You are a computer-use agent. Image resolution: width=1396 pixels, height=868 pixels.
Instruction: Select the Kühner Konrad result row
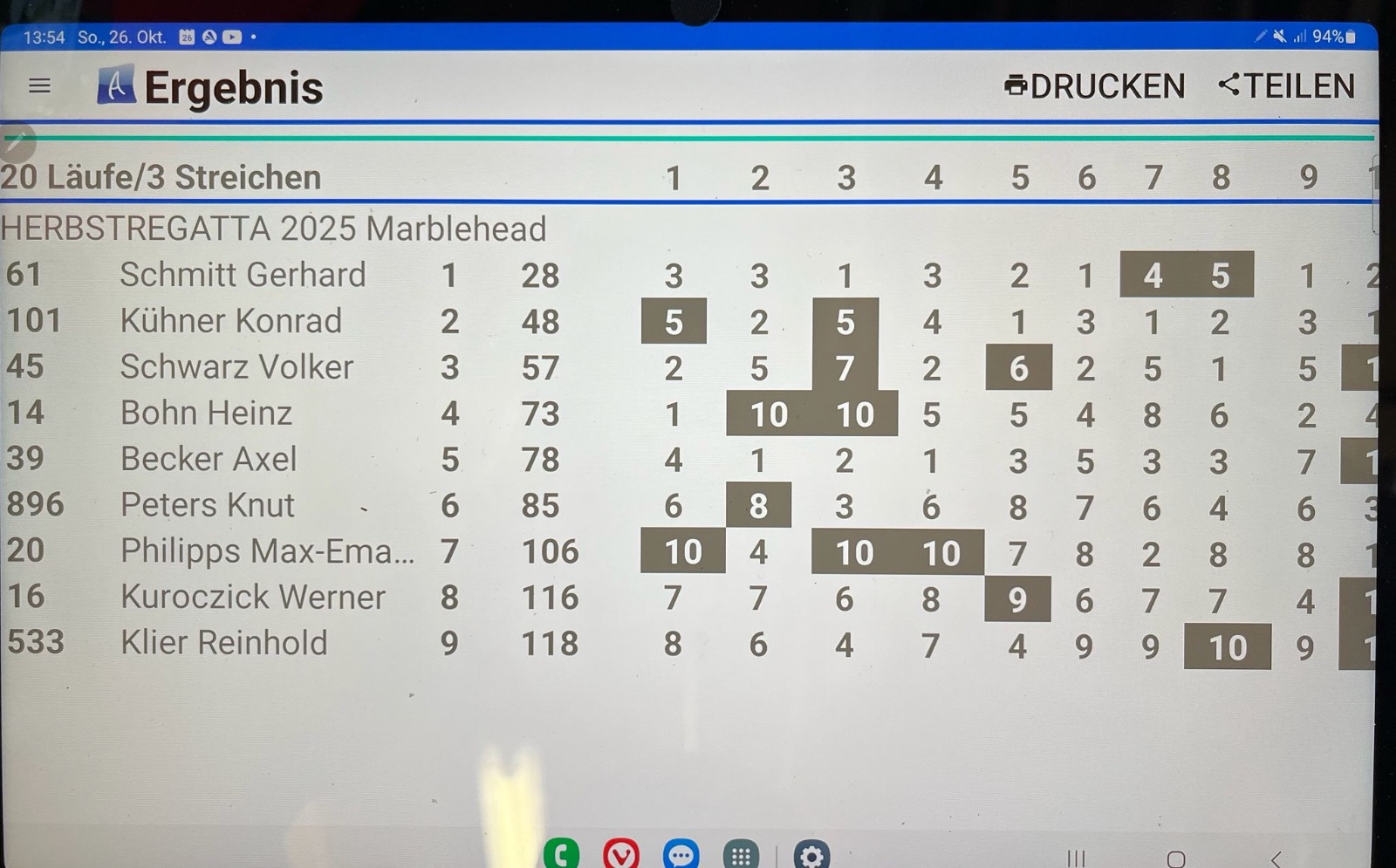[x=230, y=321]
